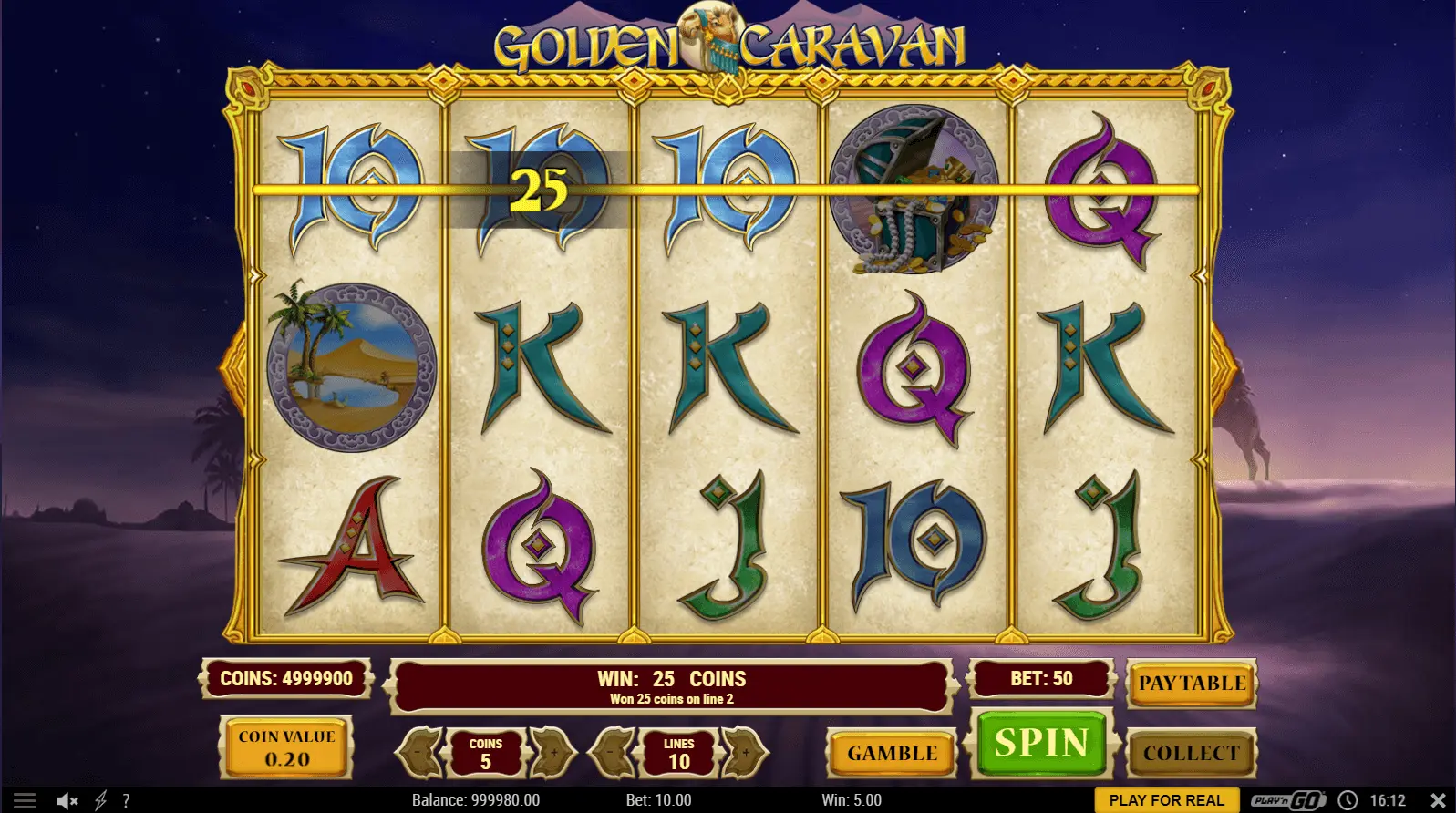
Task: Open the PAYTABLE
Action: click(1191, 684)
